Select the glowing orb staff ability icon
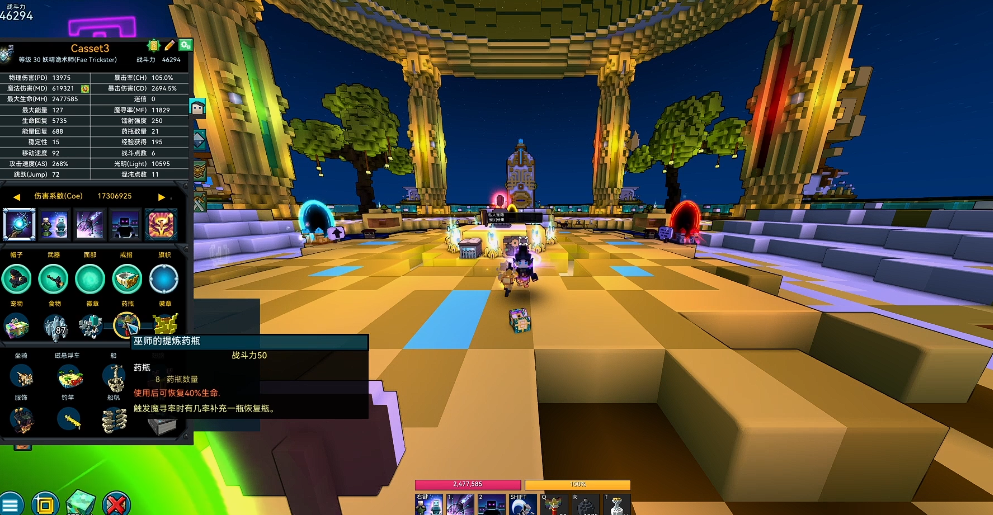This screenshot has width=993, height=515. tap(19, 224)
